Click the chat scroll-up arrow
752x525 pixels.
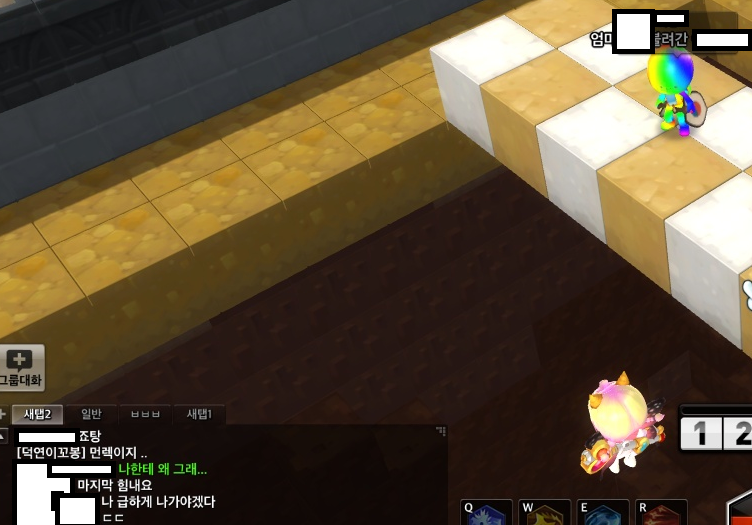(x=4, y=436)
